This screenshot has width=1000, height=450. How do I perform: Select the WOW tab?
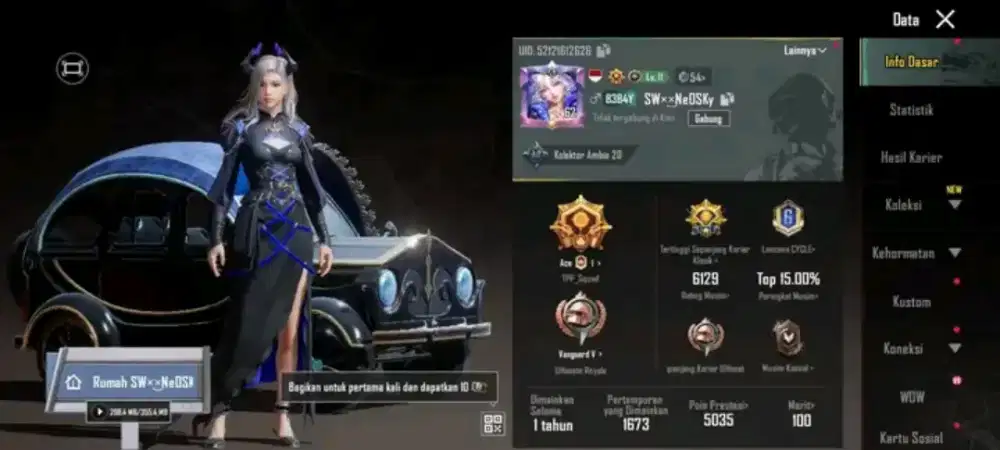911,397
